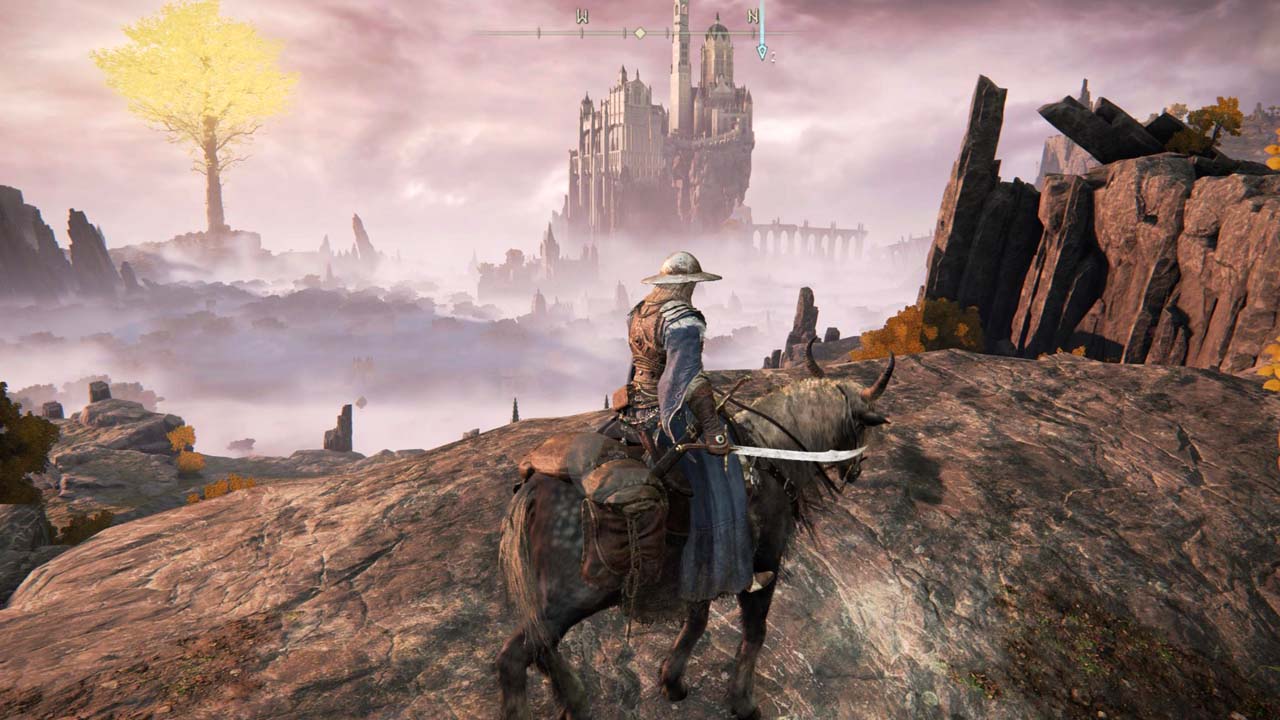
Task: Click the N direction letter on compass
Action: [752, 17]
